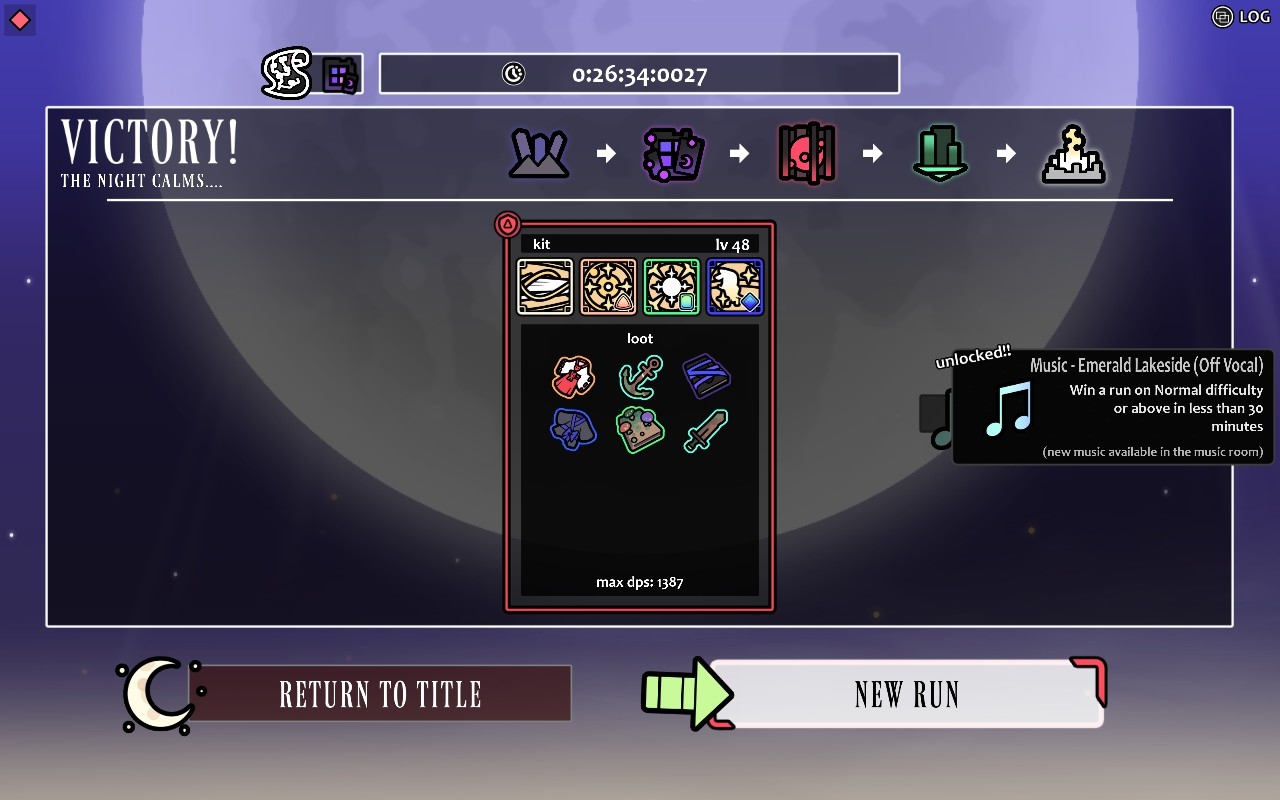This screenshot has width=1280, height=800.
Task: Select the red dress loot item
Action: tap(573, 378)
